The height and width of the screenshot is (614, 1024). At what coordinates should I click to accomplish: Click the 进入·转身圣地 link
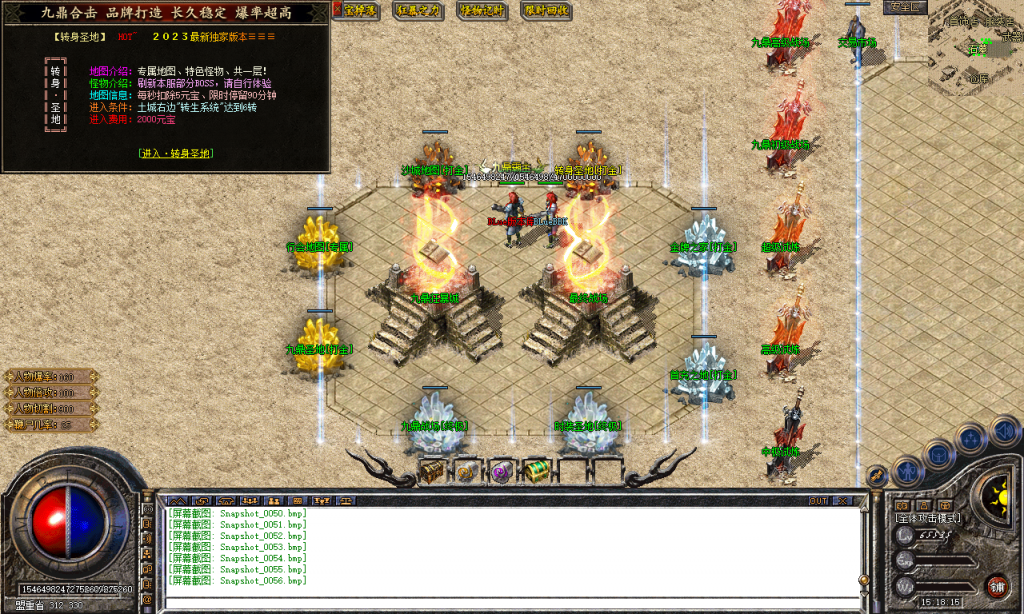175,153
